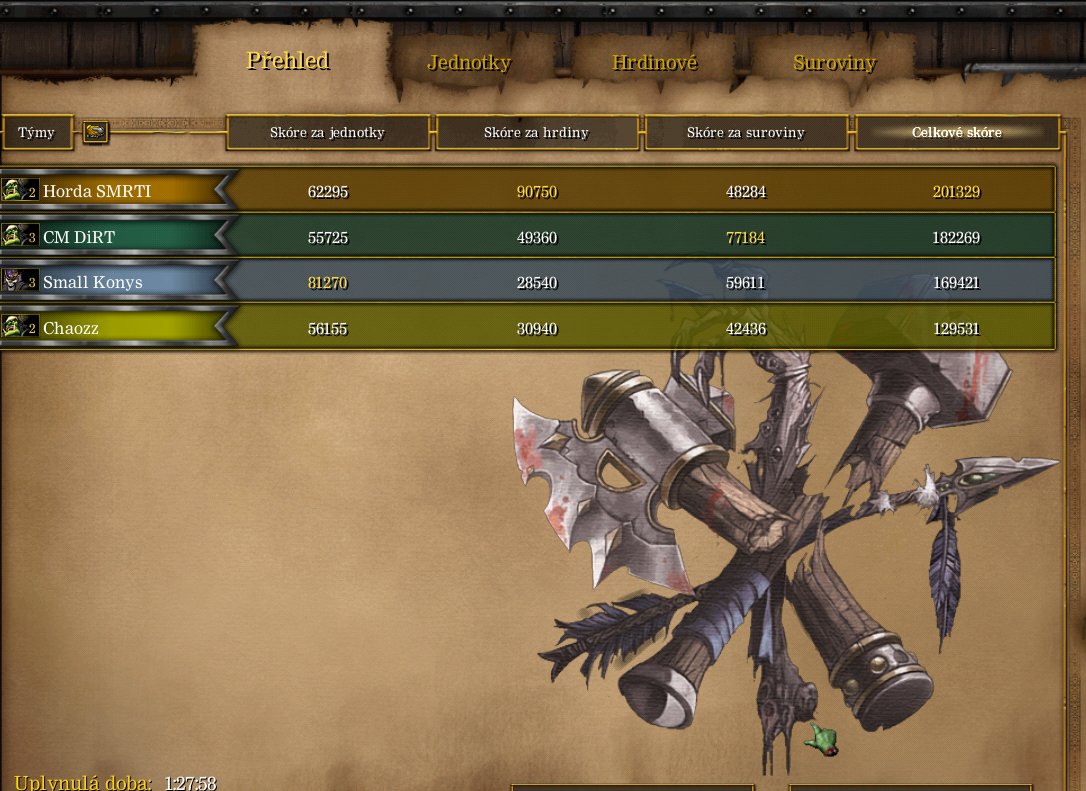This screenshot has width=1086, height=791.
Task: Sort by Celkové skóre
Action: [956, 133]
